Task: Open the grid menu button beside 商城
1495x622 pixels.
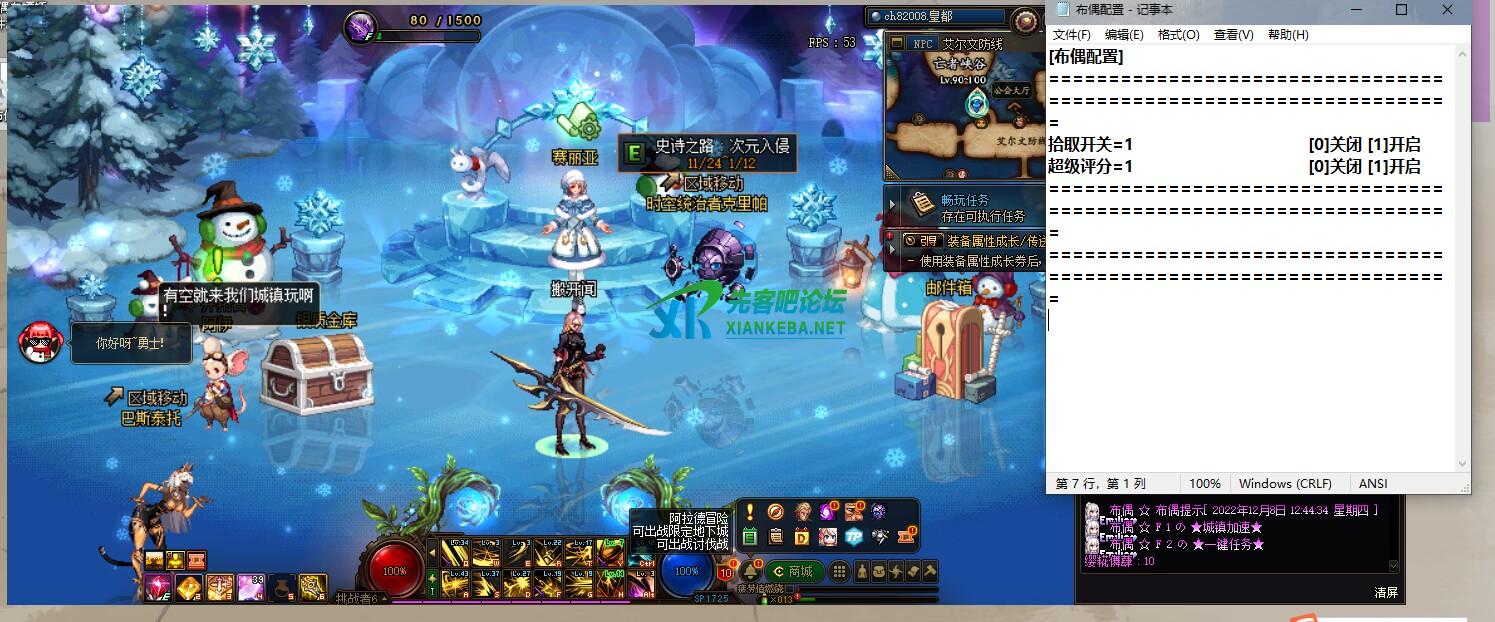Action: coord(840,571)
